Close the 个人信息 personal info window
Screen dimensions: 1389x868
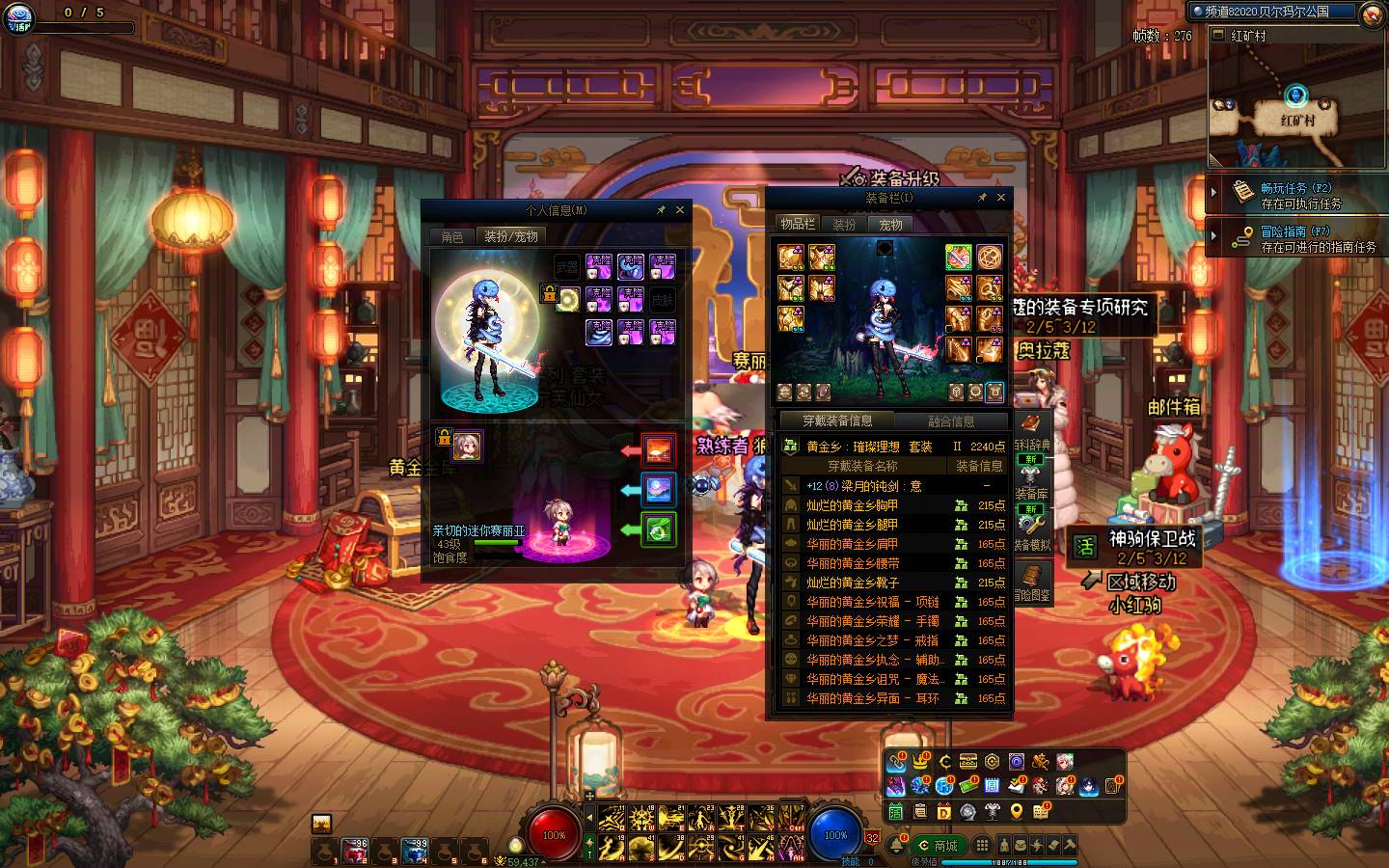click(x=680, y=209)
